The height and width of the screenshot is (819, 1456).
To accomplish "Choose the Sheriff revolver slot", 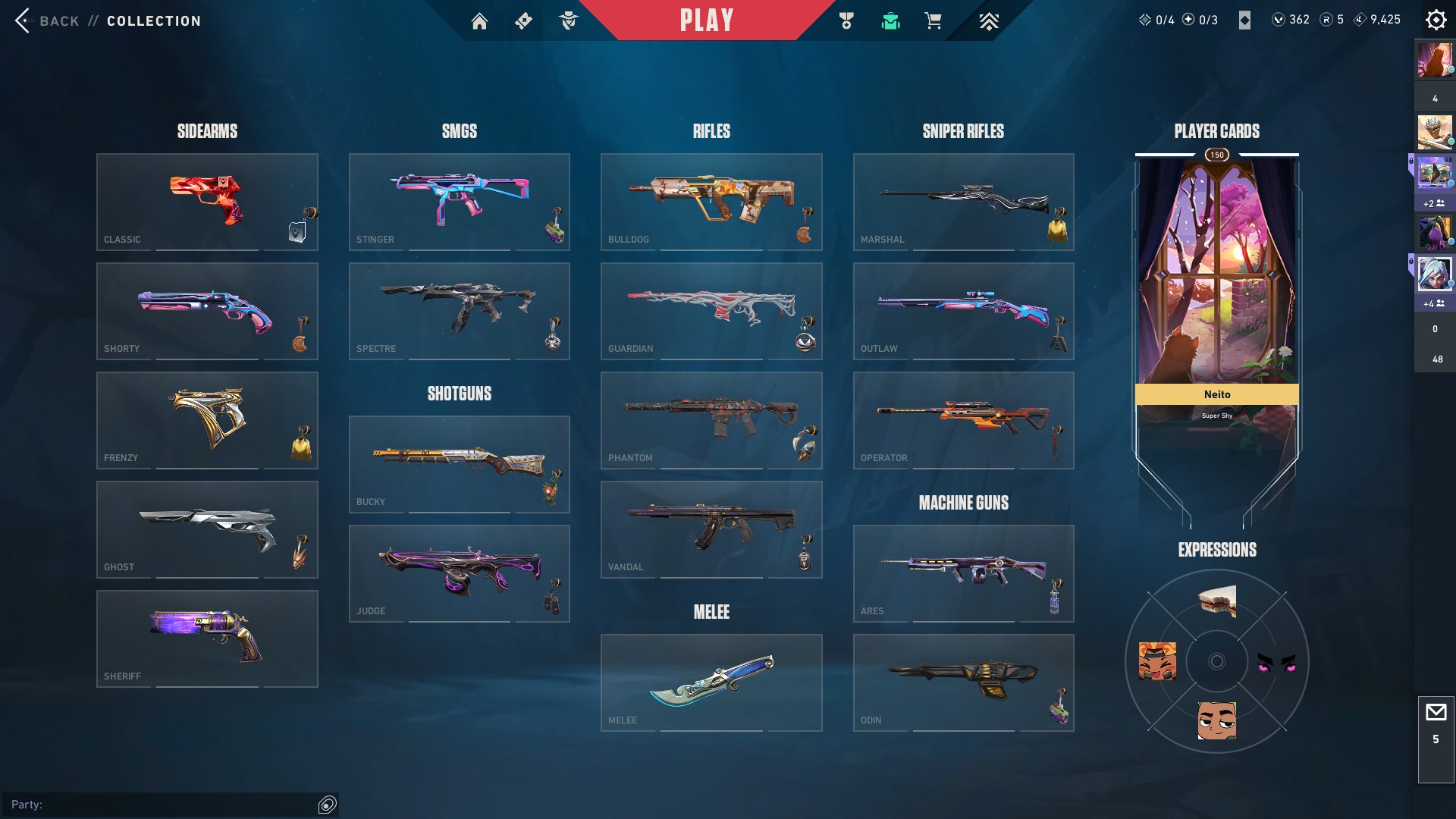I will click(206, 639).
